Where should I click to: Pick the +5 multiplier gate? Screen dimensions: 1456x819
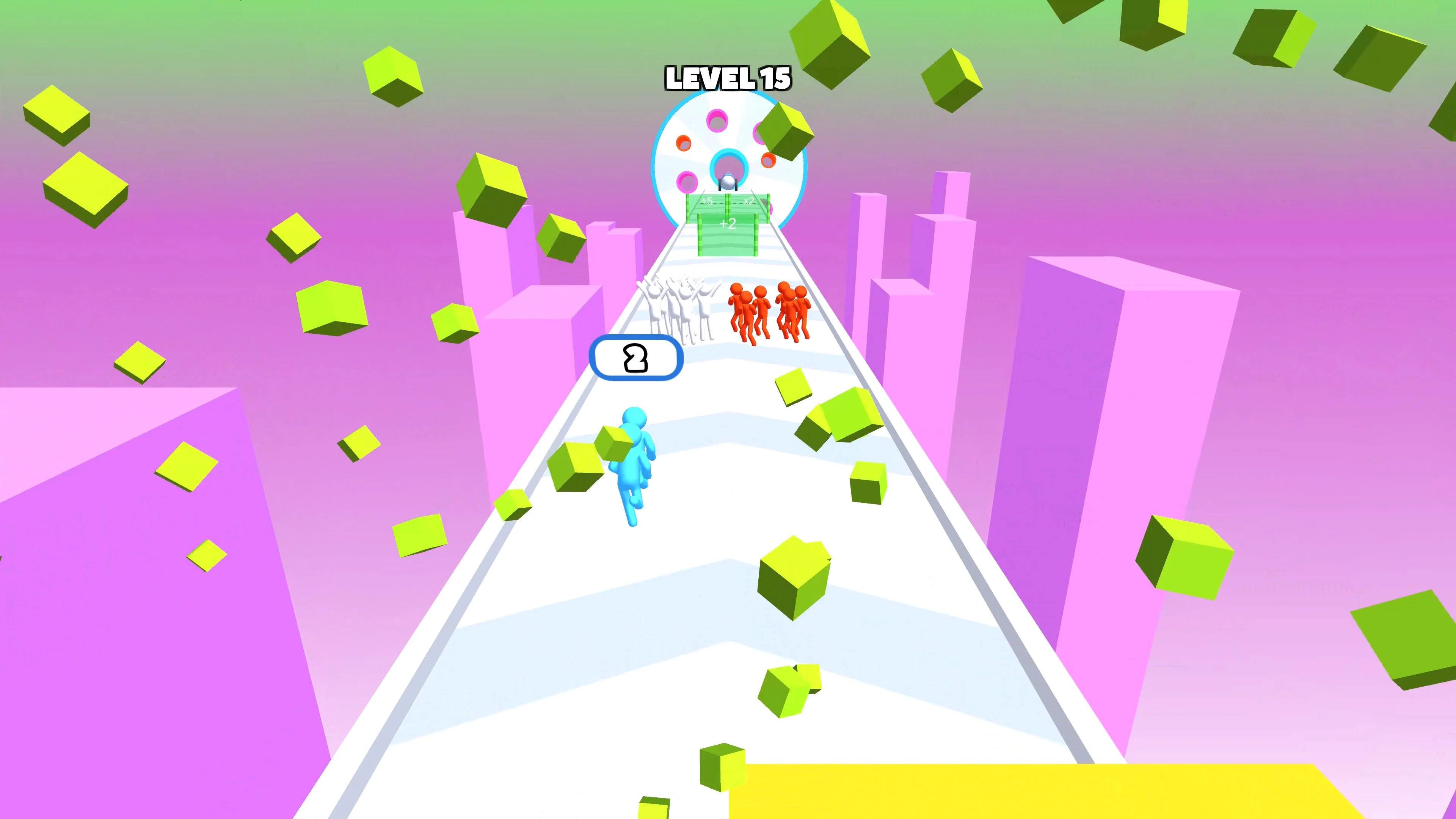707,202
